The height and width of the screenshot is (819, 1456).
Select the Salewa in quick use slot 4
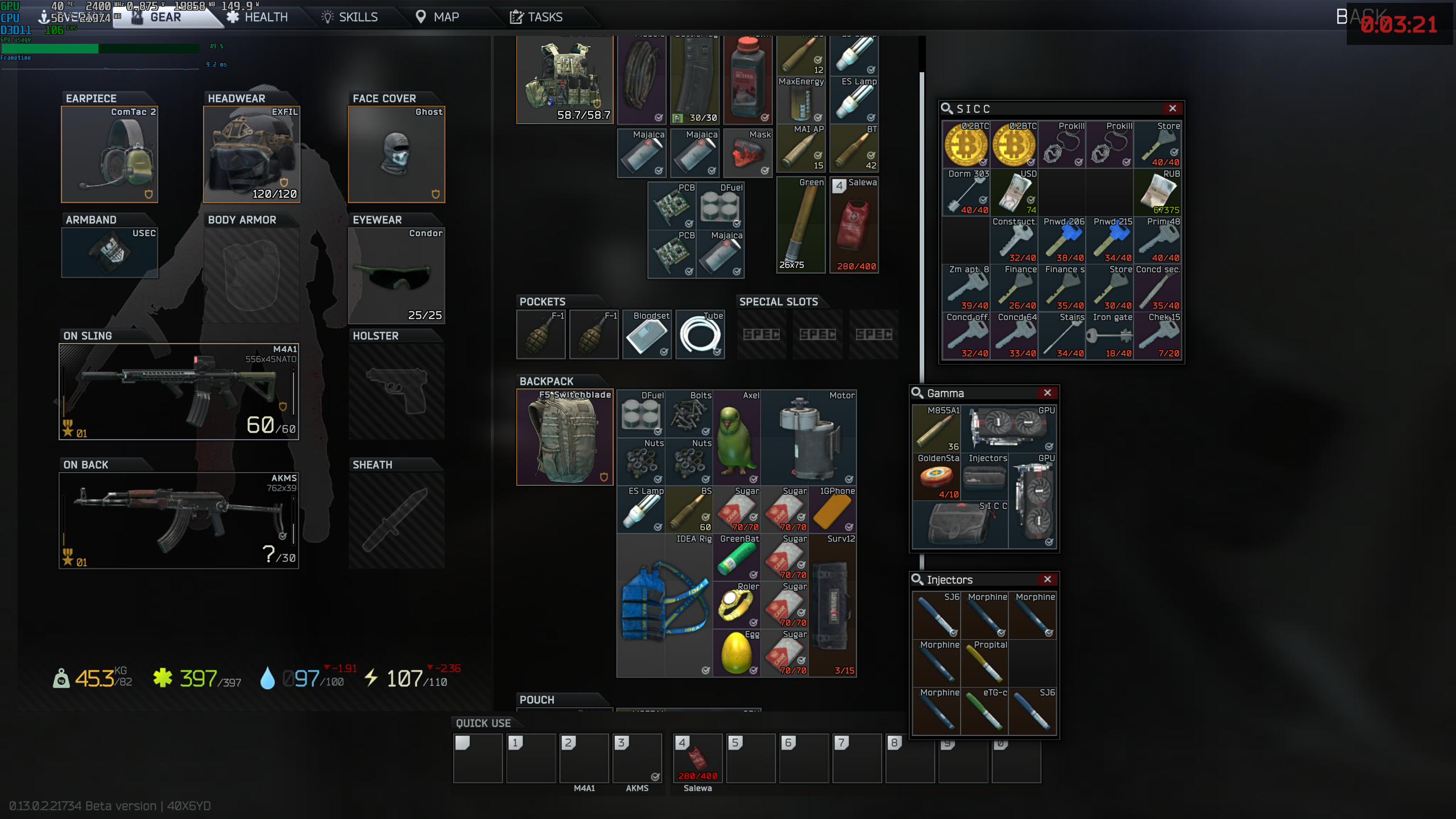coord(697,758)
